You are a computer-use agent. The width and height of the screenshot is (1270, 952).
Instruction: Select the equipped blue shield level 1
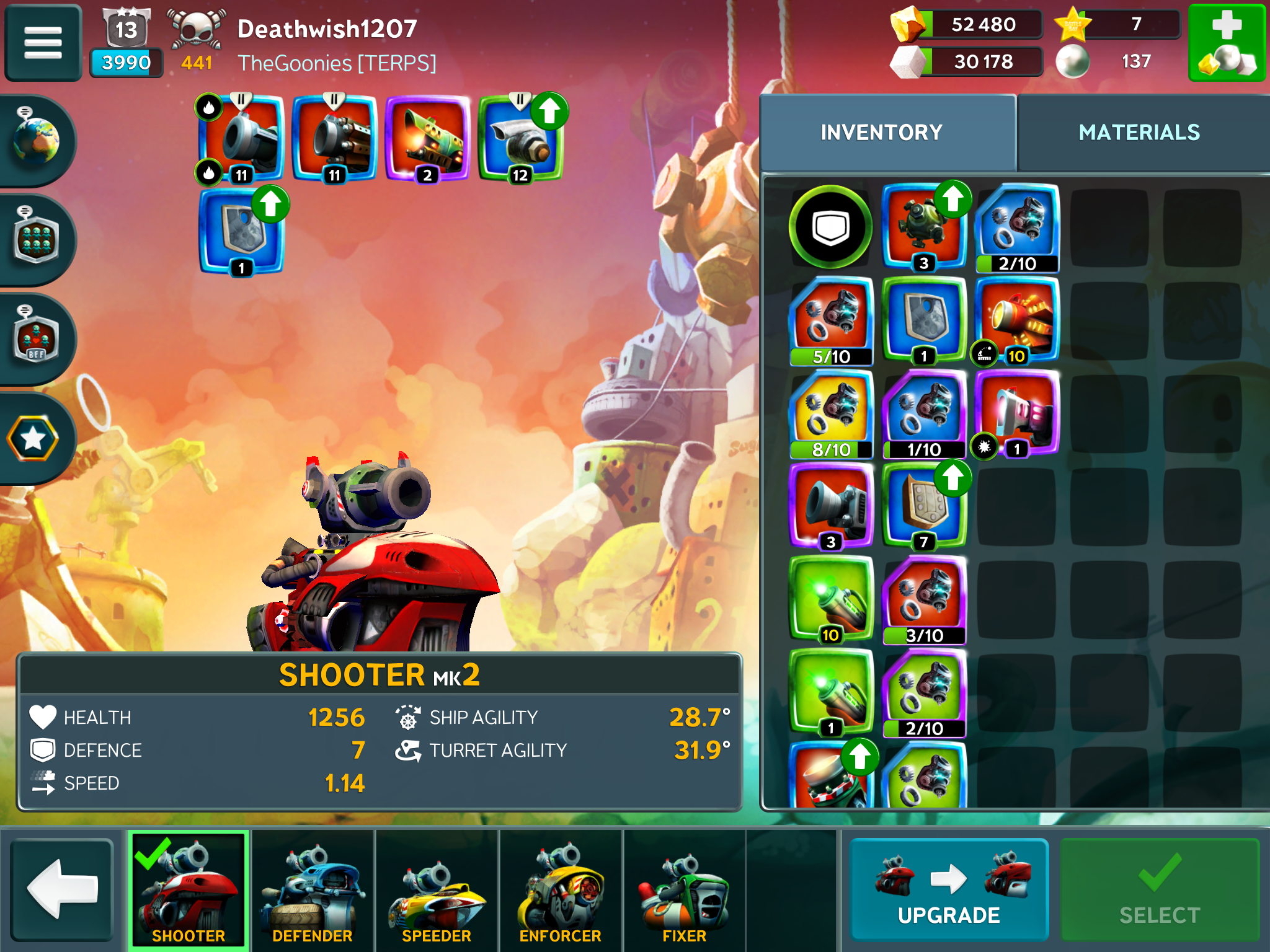pyautogui.click(x=241, y=231)
